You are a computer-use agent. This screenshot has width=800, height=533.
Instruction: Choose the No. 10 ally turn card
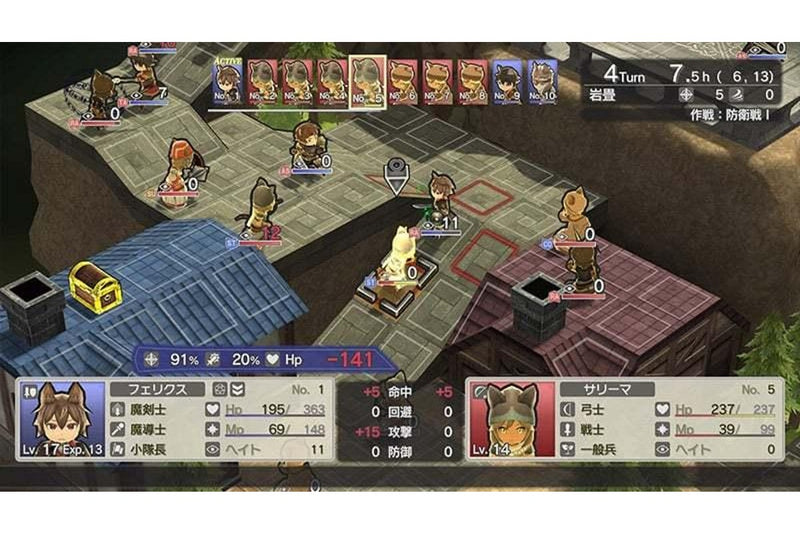(x=541, y=83)
